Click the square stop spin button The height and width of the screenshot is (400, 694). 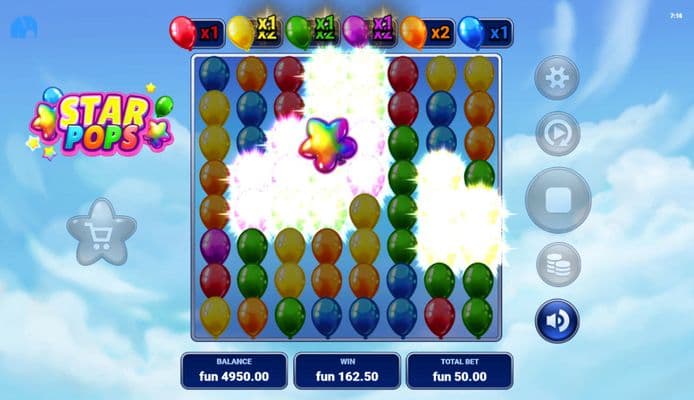[x=558, y=199]
